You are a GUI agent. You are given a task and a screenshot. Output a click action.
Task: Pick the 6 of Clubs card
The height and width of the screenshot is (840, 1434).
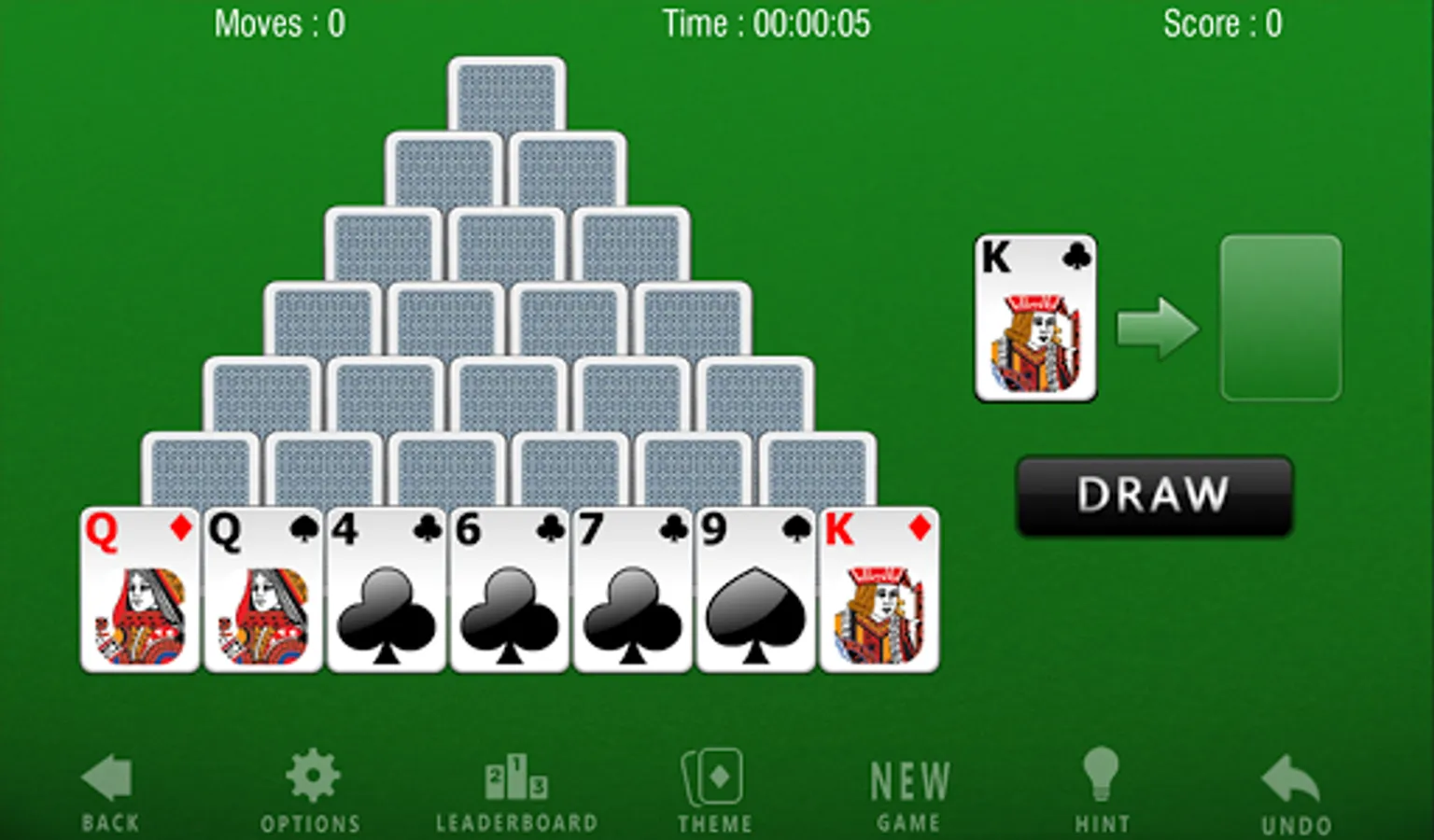509,588
